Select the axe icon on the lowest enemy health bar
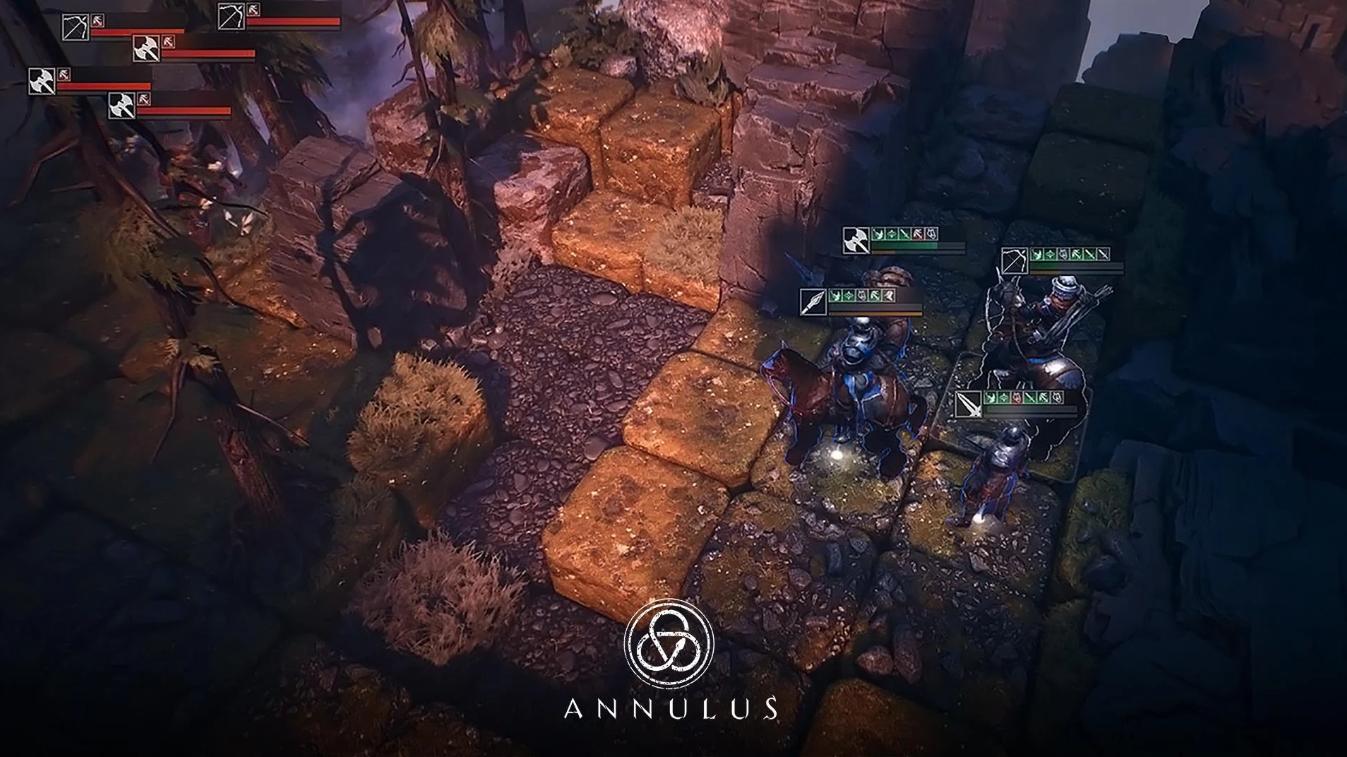Screen dimensions: 1347x757 pyautogui.click(x=122, y=107)
